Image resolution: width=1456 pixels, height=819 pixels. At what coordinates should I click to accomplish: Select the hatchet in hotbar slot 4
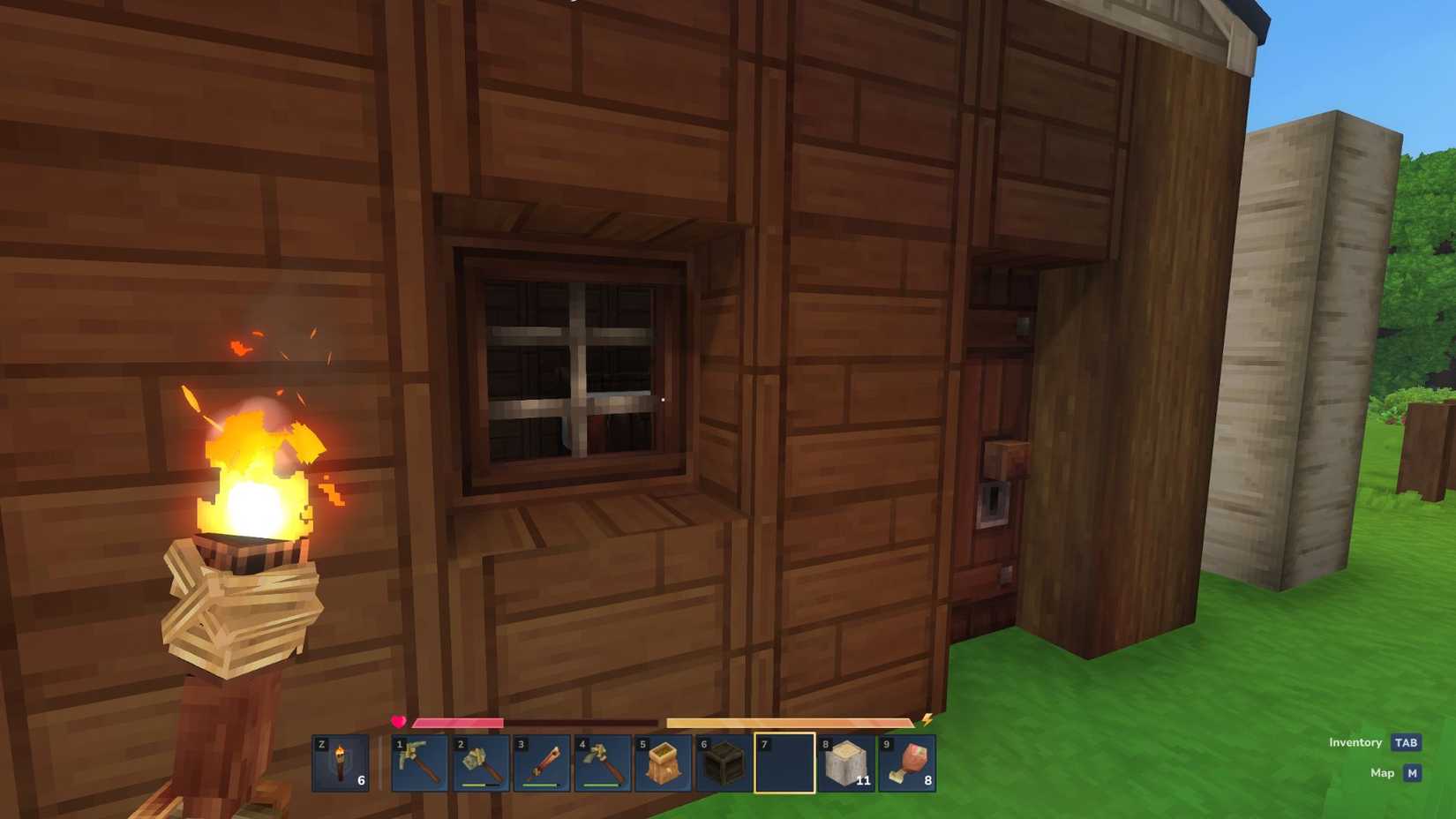click(x=604, y=763)
